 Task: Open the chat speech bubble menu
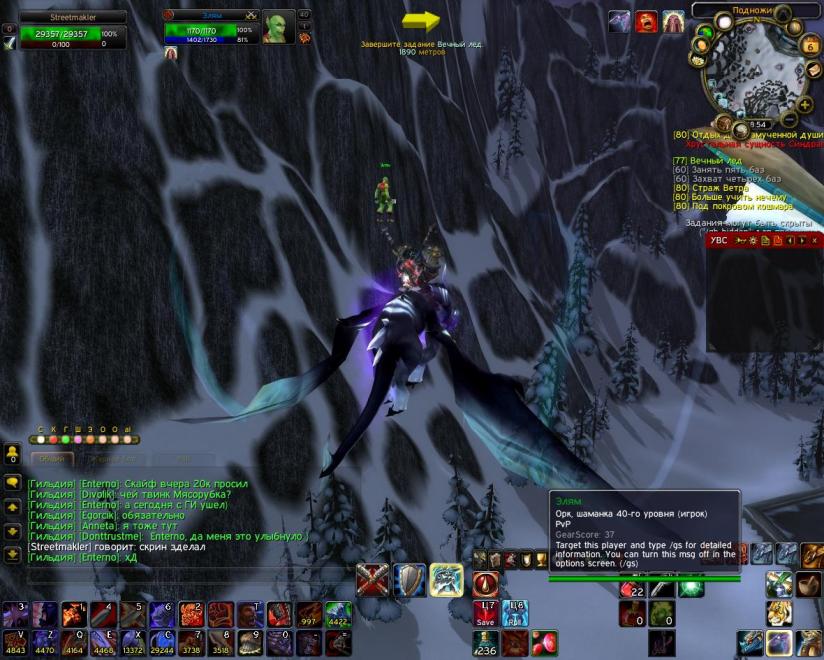click(x=13, y=482)
